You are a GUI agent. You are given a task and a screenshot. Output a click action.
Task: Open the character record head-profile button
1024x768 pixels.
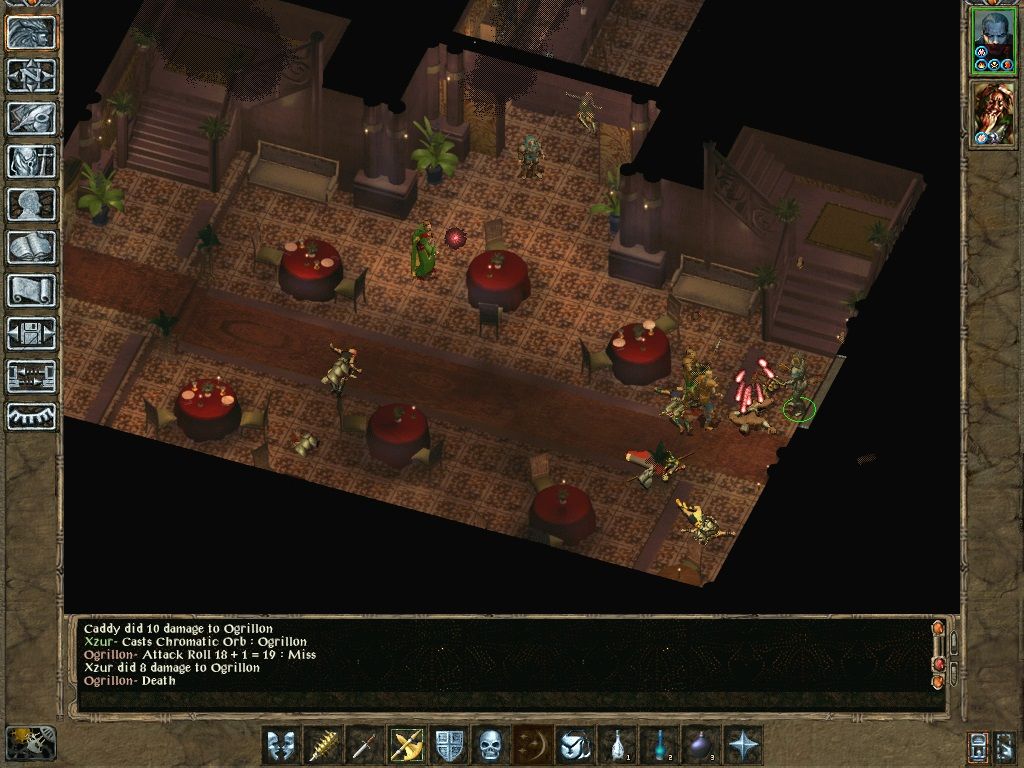click(x=31, y=204)
